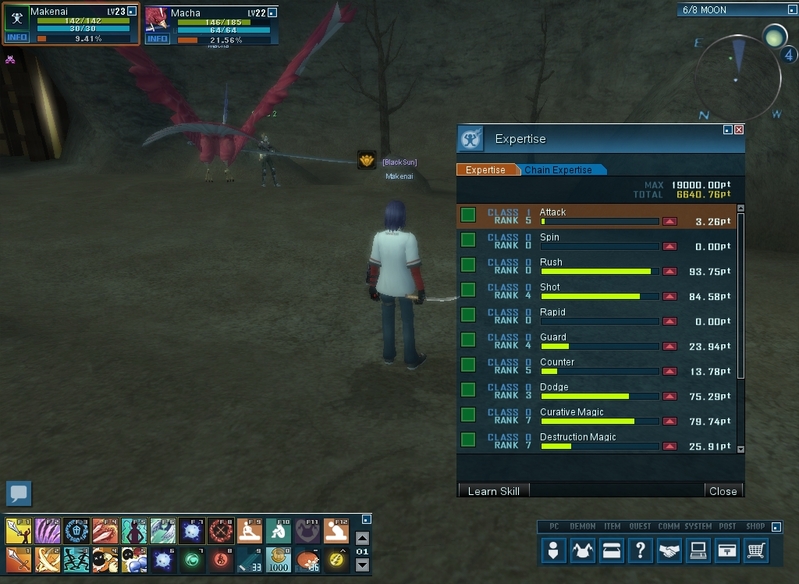Open the Shop cart icon
The width and height of the screenshot is (799, 584).
click(x=757, y=549)
